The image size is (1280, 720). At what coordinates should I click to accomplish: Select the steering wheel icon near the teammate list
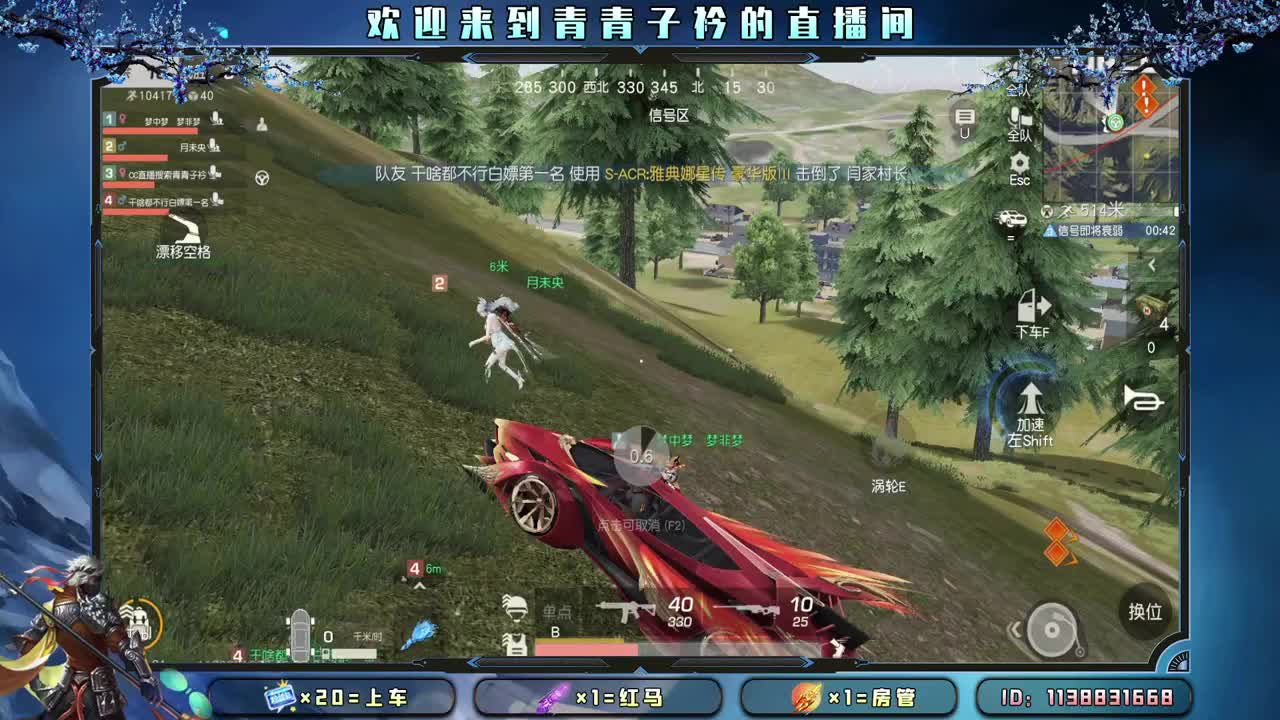tap(262, 179)
